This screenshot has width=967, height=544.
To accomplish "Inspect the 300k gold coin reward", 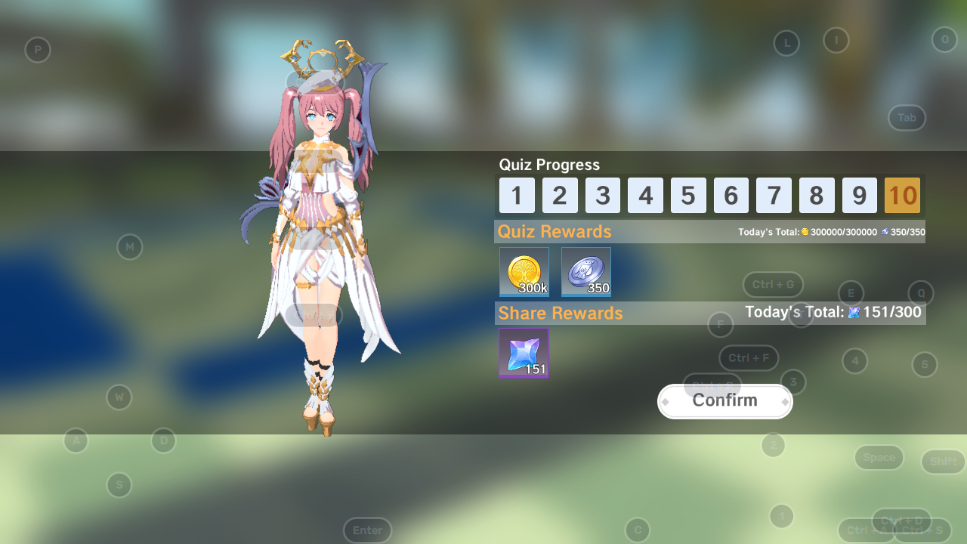I will (x=524, y=272).
